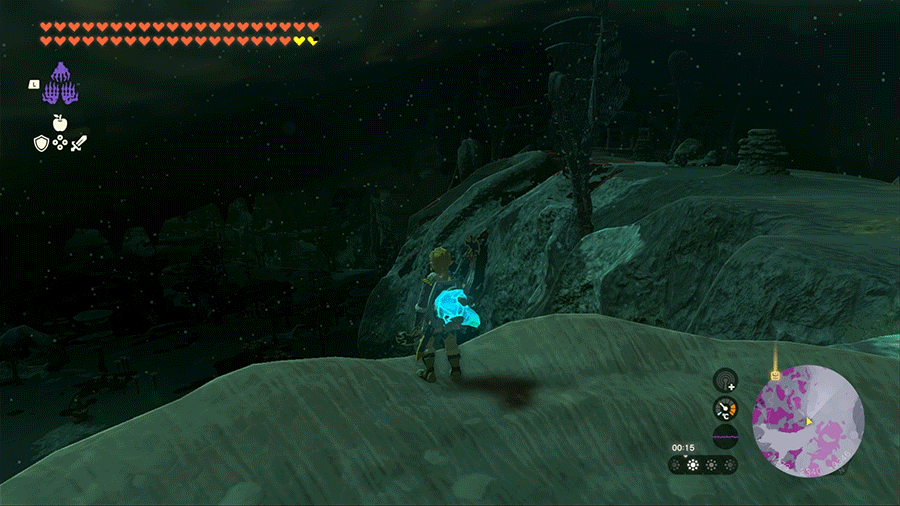Click the yellow quest marker on minimap
This screenshot has height=506, width=900.
click(774, 375)
